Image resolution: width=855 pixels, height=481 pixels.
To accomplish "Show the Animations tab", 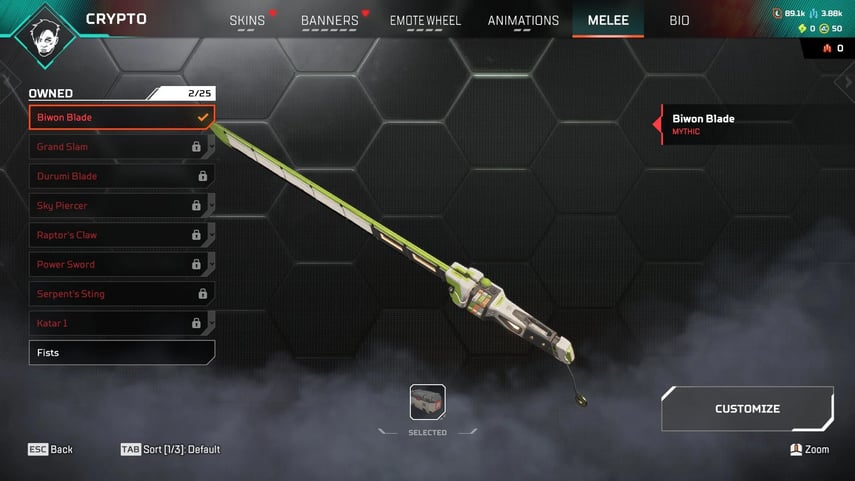I will click(523, 20).
